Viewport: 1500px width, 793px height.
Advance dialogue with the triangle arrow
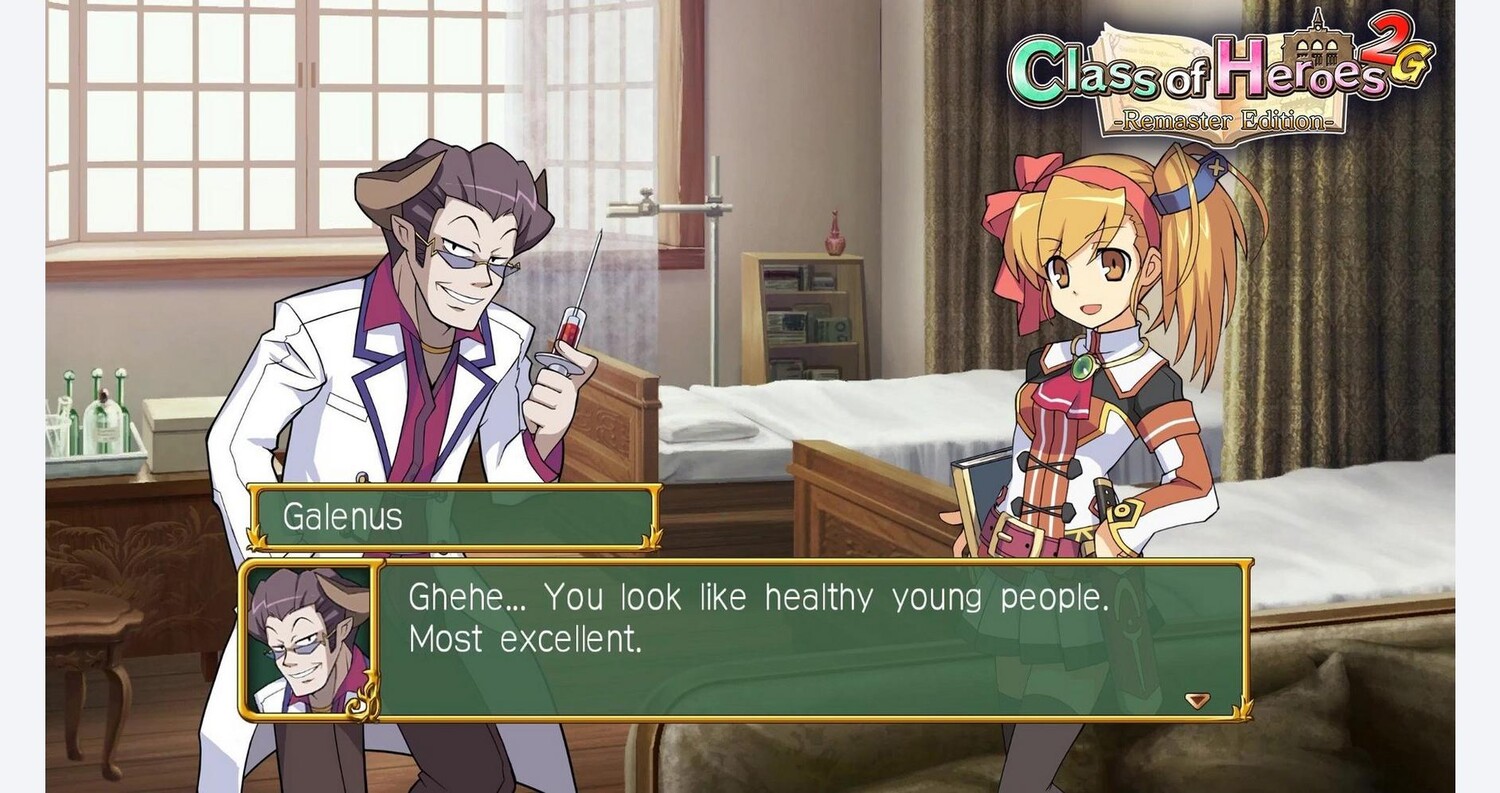tap(1197, 701)
